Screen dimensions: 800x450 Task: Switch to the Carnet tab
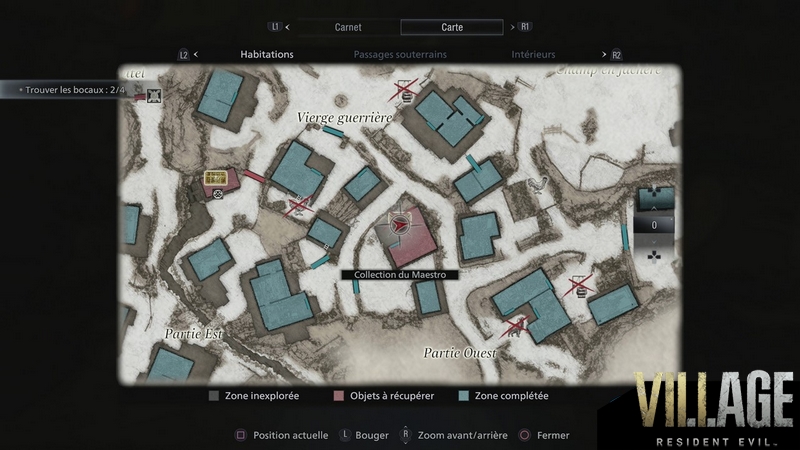pyautogui.click(x=347, y=27)
